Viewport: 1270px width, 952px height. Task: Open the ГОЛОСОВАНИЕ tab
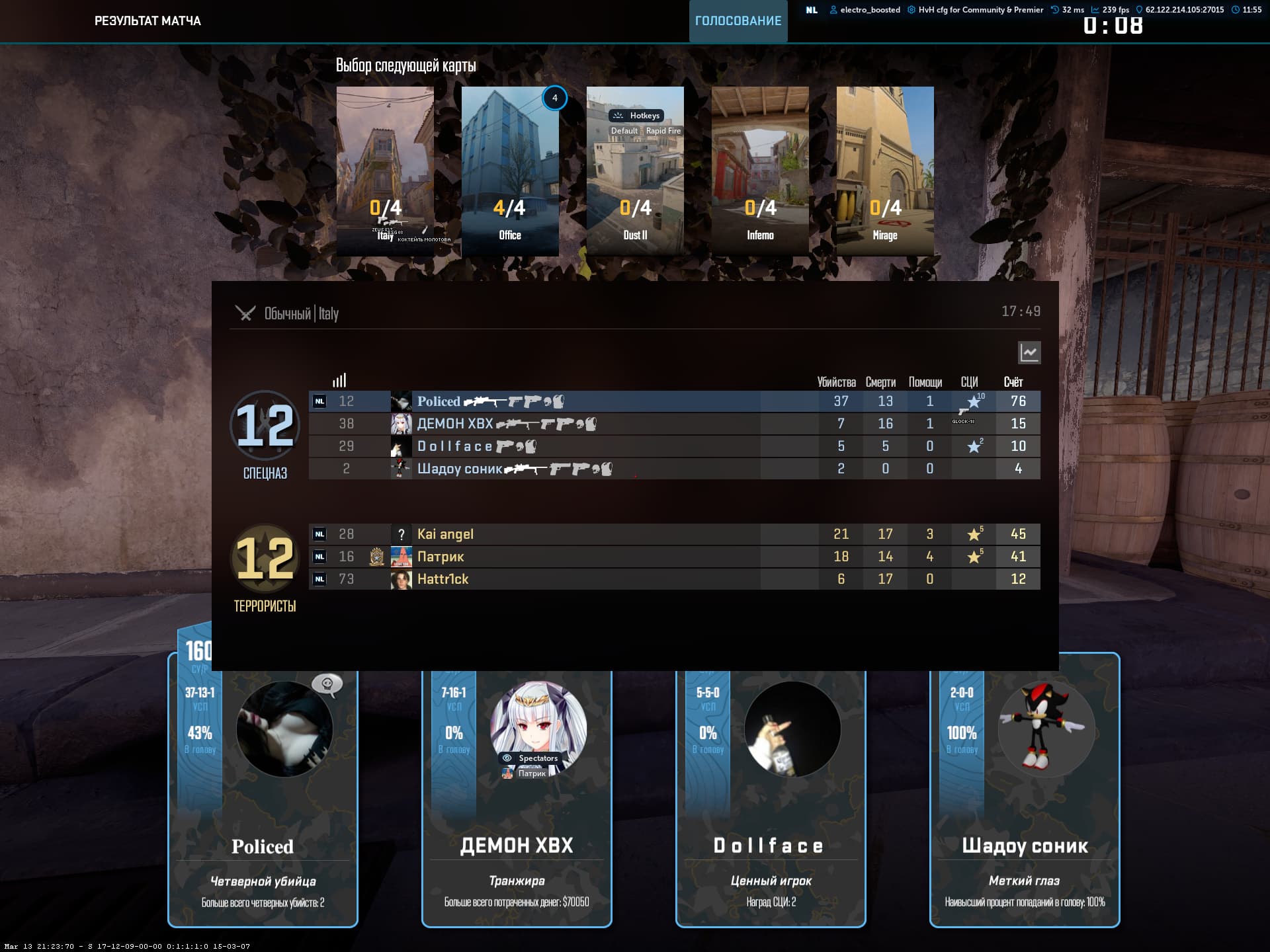pos(738,21)
